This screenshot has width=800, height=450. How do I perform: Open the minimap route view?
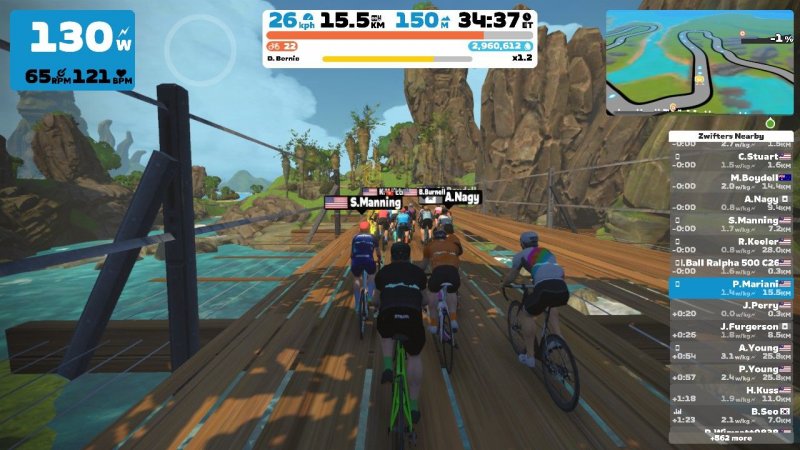coord(698,62)
